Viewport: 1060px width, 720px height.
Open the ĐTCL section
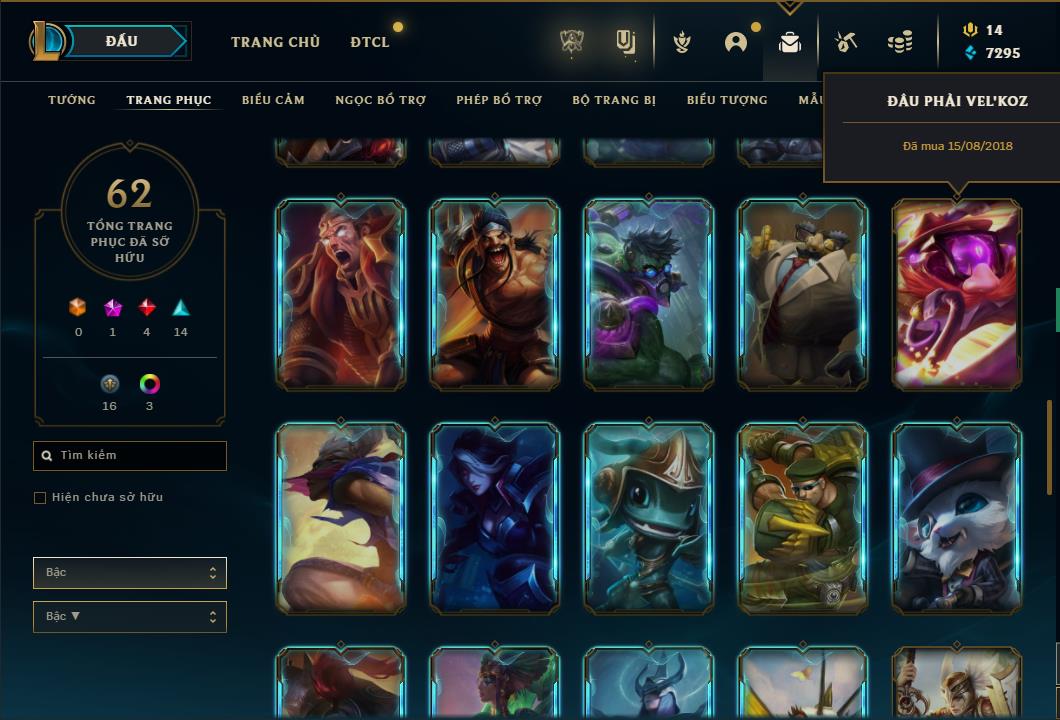click(370, 42)
